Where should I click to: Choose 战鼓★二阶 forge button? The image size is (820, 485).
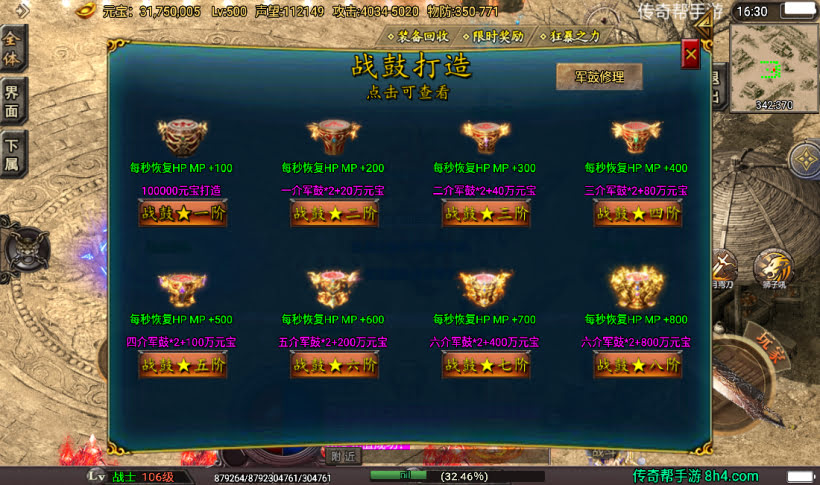[334, 213]
